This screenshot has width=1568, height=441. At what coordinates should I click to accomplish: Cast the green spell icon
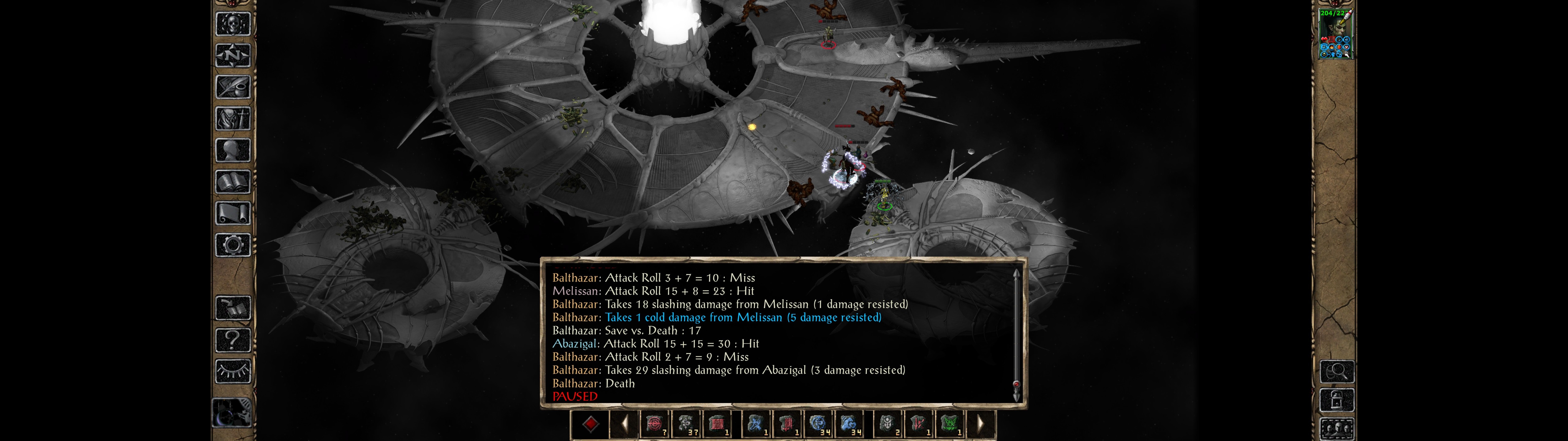pos(949,424)
